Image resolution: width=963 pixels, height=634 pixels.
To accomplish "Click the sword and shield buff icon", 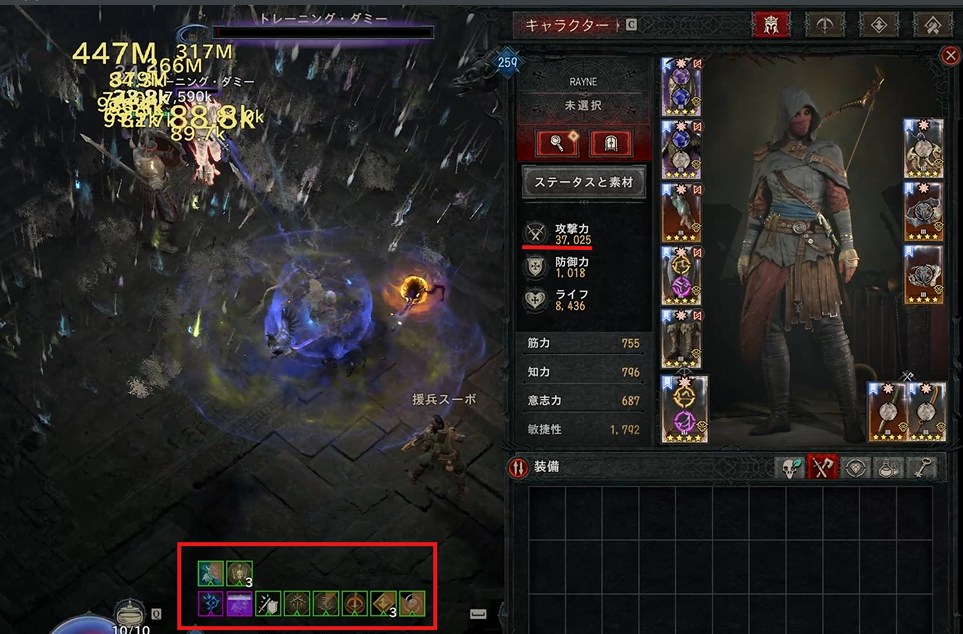I will coord(268,603).
